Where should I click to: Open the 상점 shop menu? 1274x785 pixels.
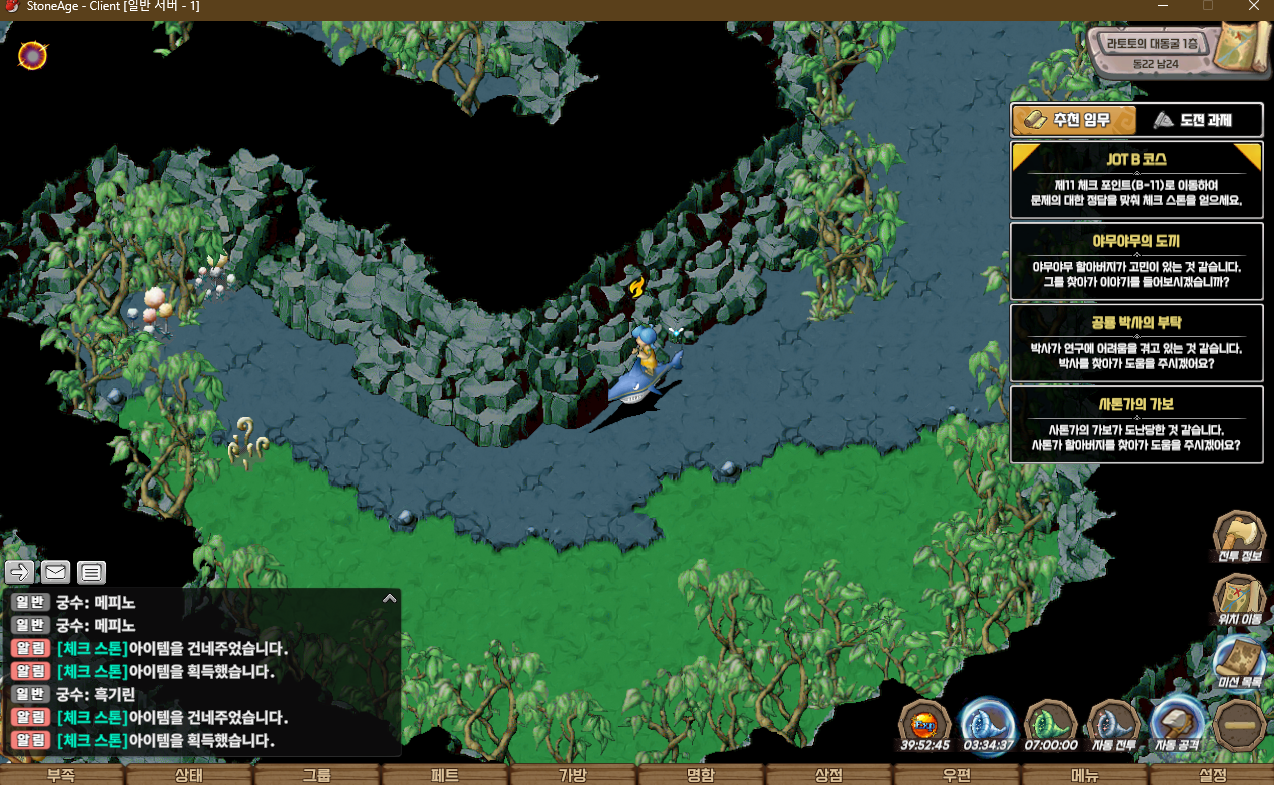pyautogui.click(x=829, y=775)
